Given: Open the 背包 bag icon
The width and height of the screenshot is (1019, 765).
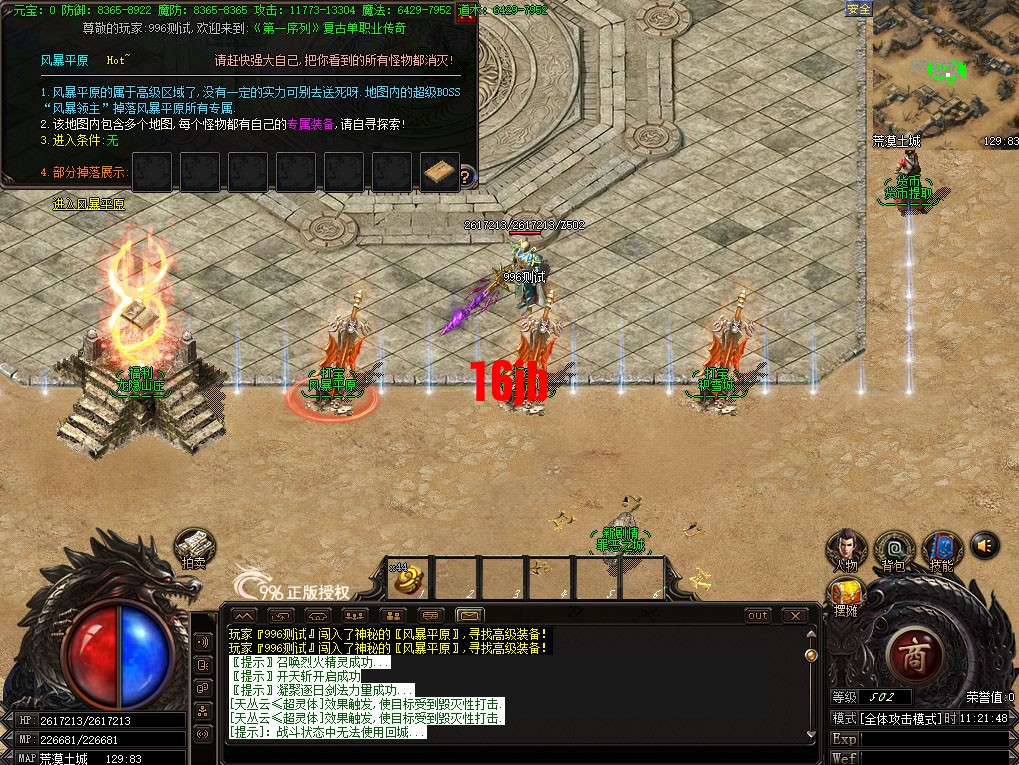Looking at the screenshot, I should point(894,549).
